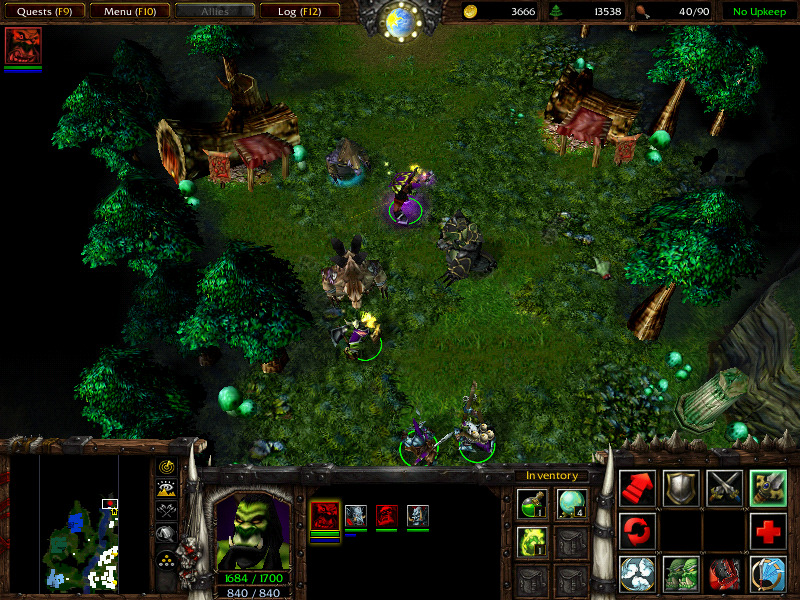Toggle minimap terrain display
The height and width of the screenshot is (600, 800).
point(166,488)
